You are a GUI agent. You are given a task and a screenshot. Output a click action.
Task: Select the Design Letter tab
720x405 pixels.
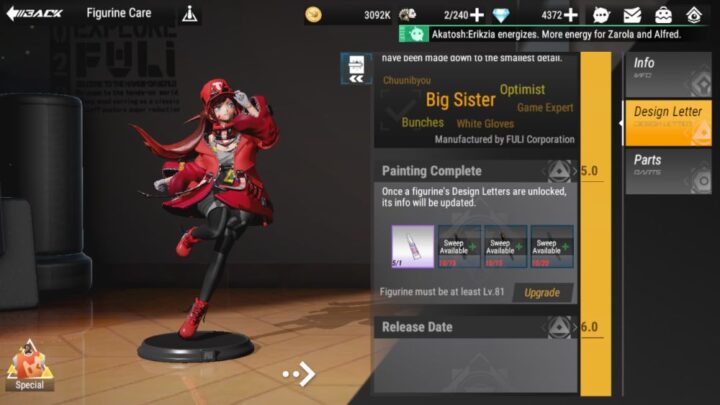coord(668,118)
